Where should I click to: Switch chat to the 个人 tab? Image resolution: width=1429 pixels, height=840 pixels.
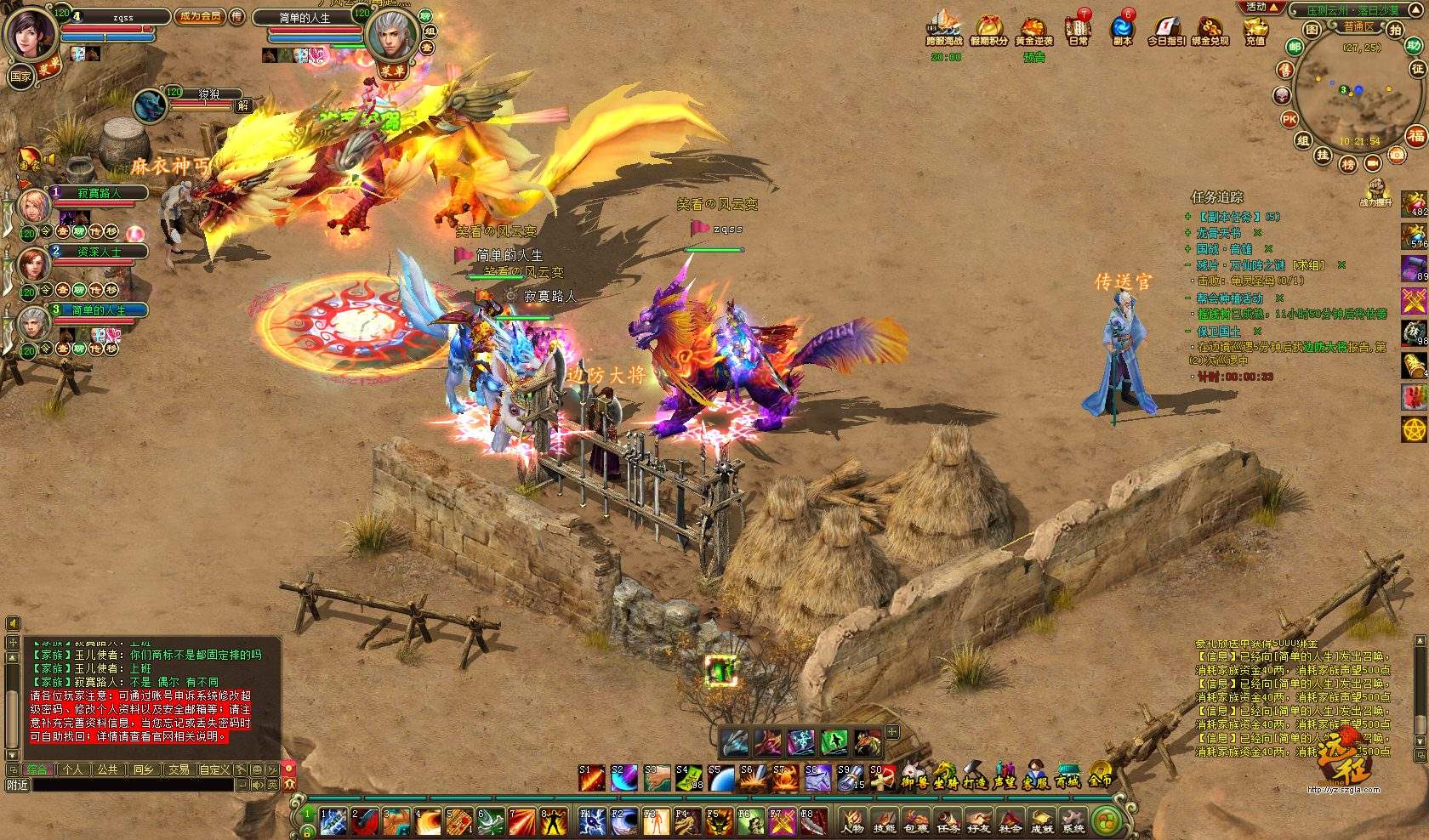pyautogui.click(x=73, y=769)
